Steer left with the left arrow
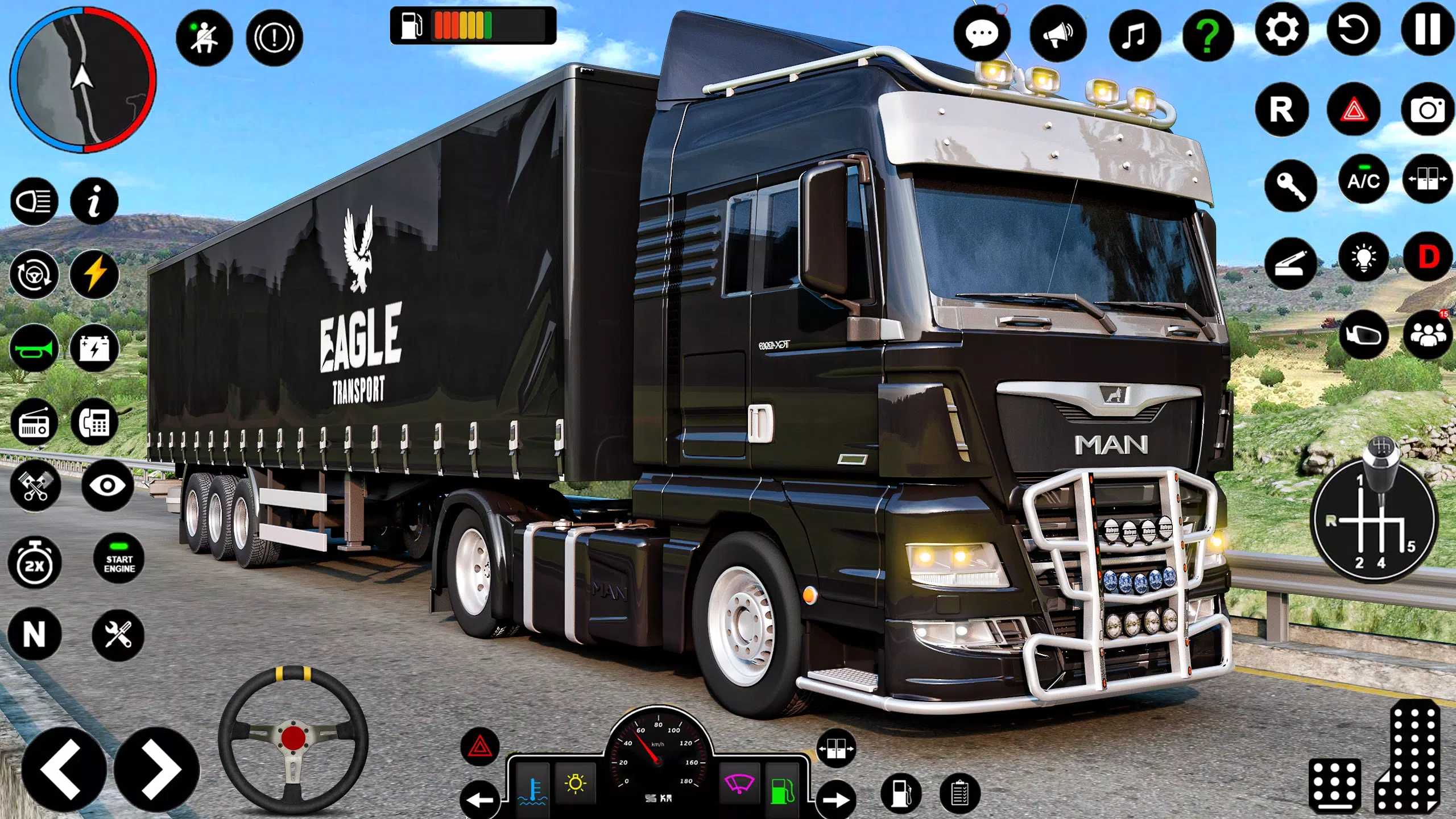Viewport: 1456px width, 819px height. pos(64,770)
